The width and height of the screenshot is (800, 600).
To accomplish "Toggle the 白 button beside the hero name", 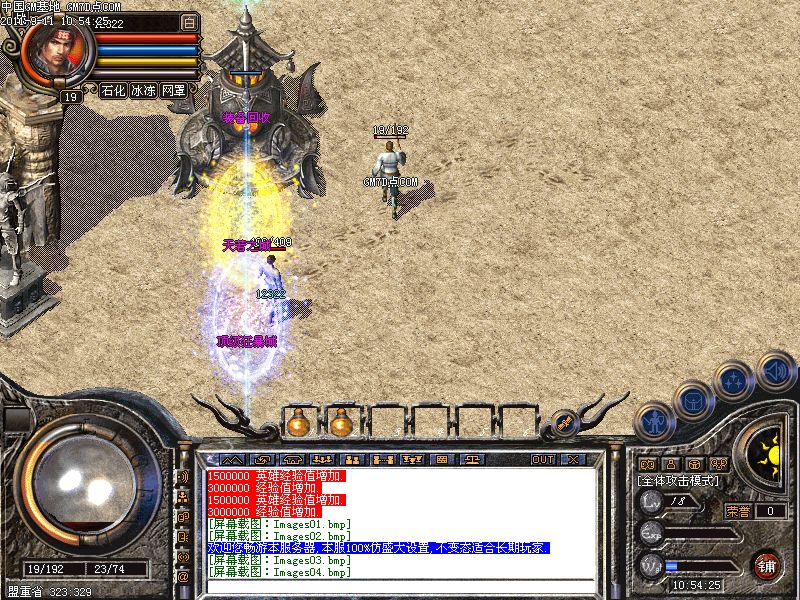I will pos(189,22).
